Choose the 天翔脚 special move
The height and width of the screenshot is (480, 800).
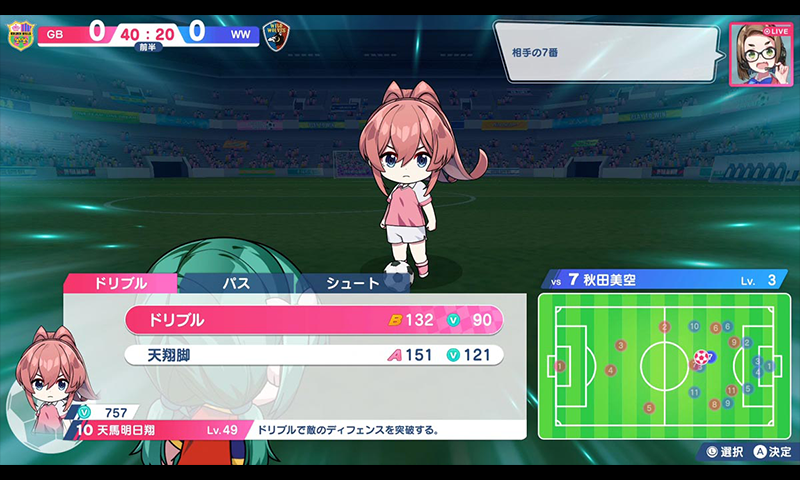pos(313,354)
